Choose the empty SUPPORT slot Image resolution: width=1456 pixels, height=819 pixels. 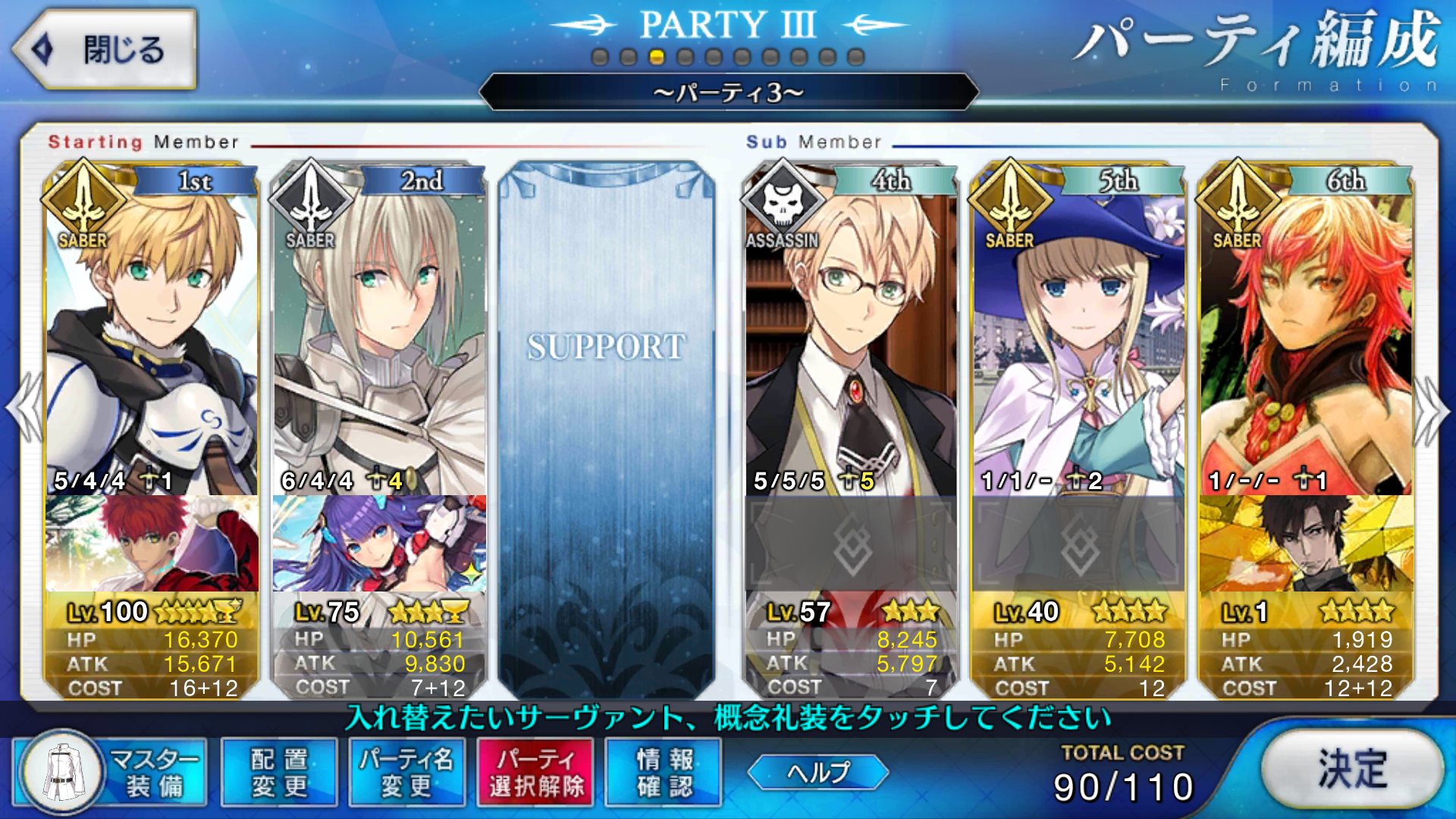point(607,425)
